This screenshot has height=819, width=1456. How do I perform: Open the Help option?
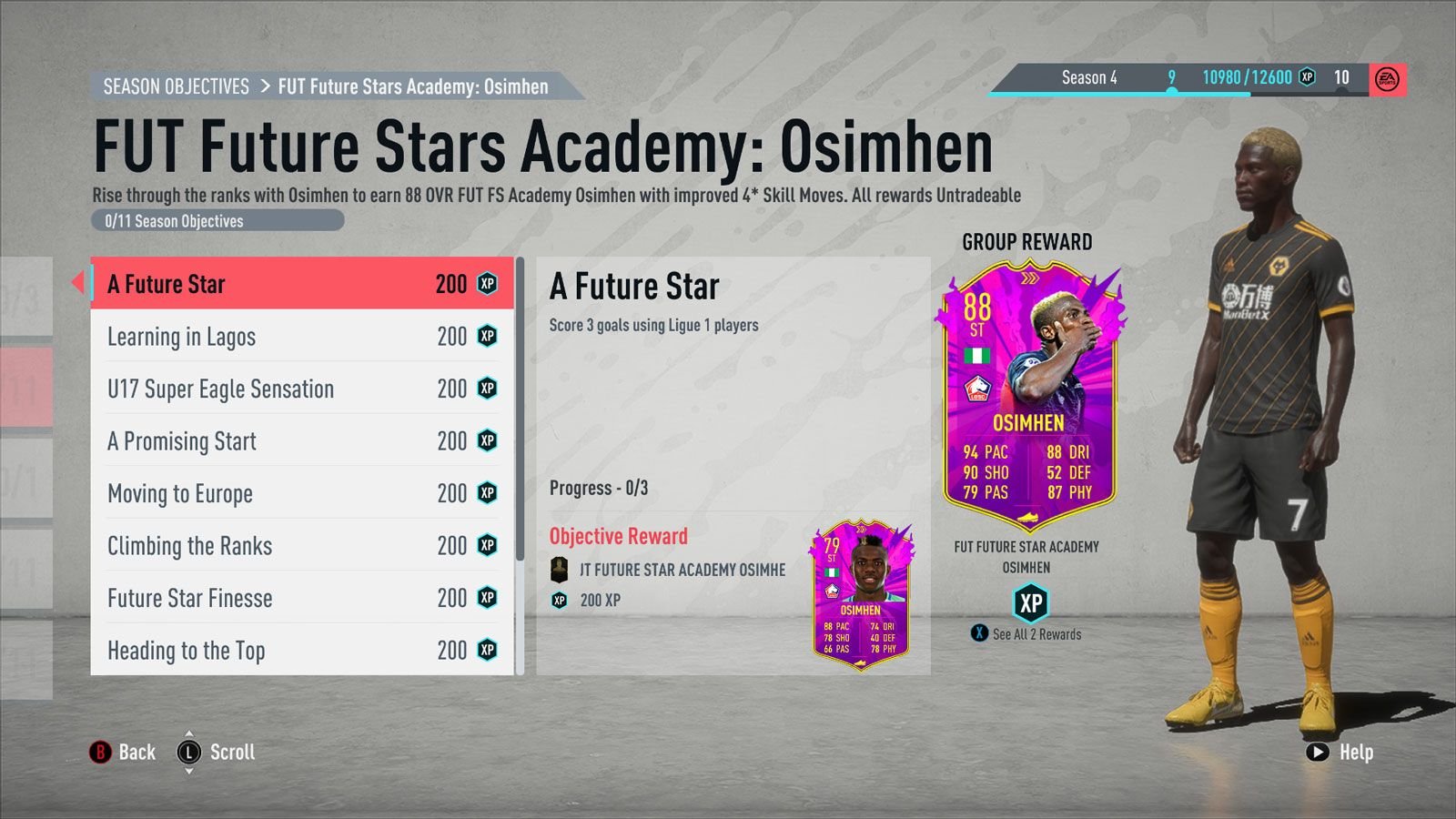1340,753
